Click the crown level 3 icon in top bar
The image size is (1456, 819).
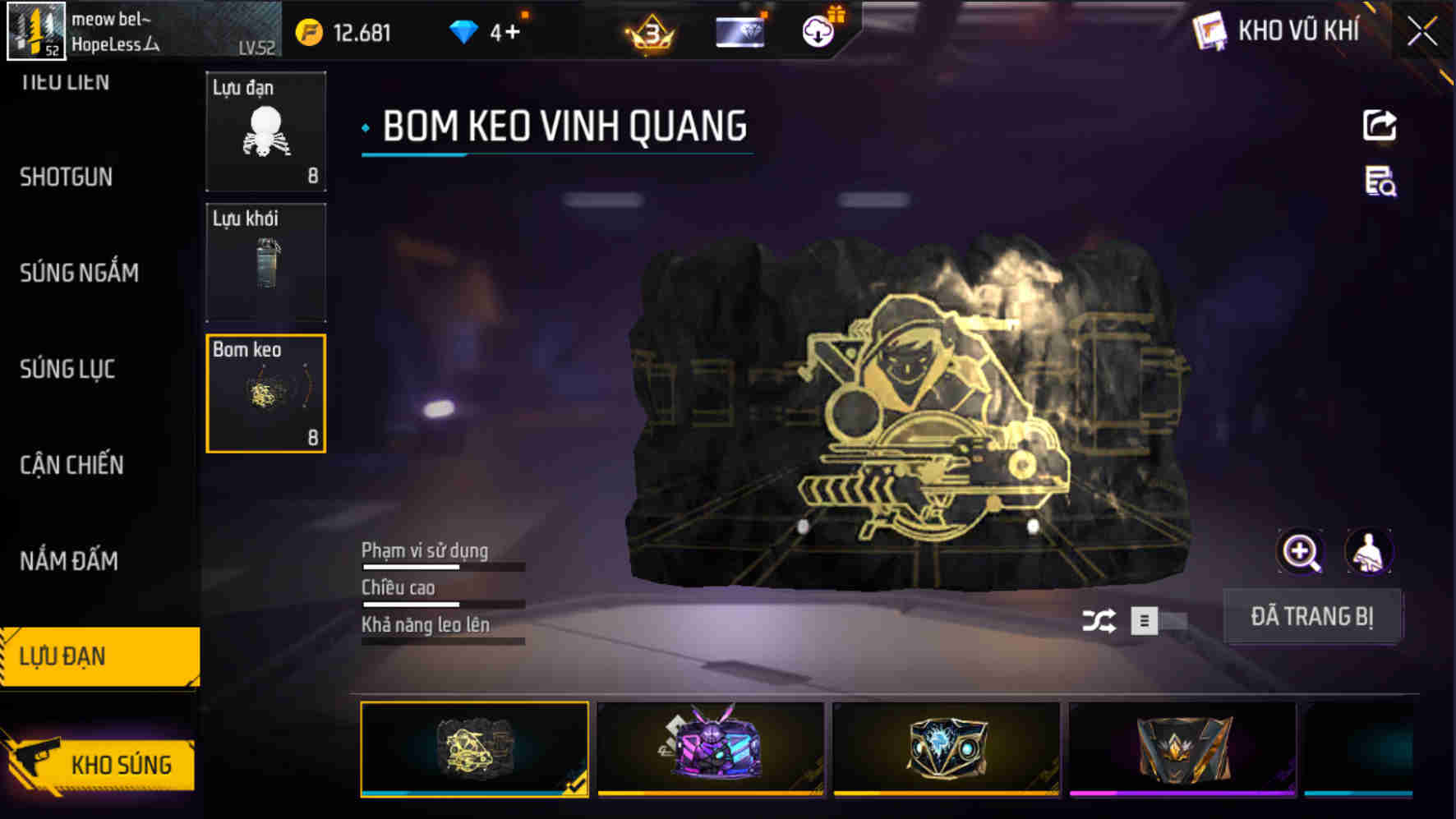click(x=648, y=34)
